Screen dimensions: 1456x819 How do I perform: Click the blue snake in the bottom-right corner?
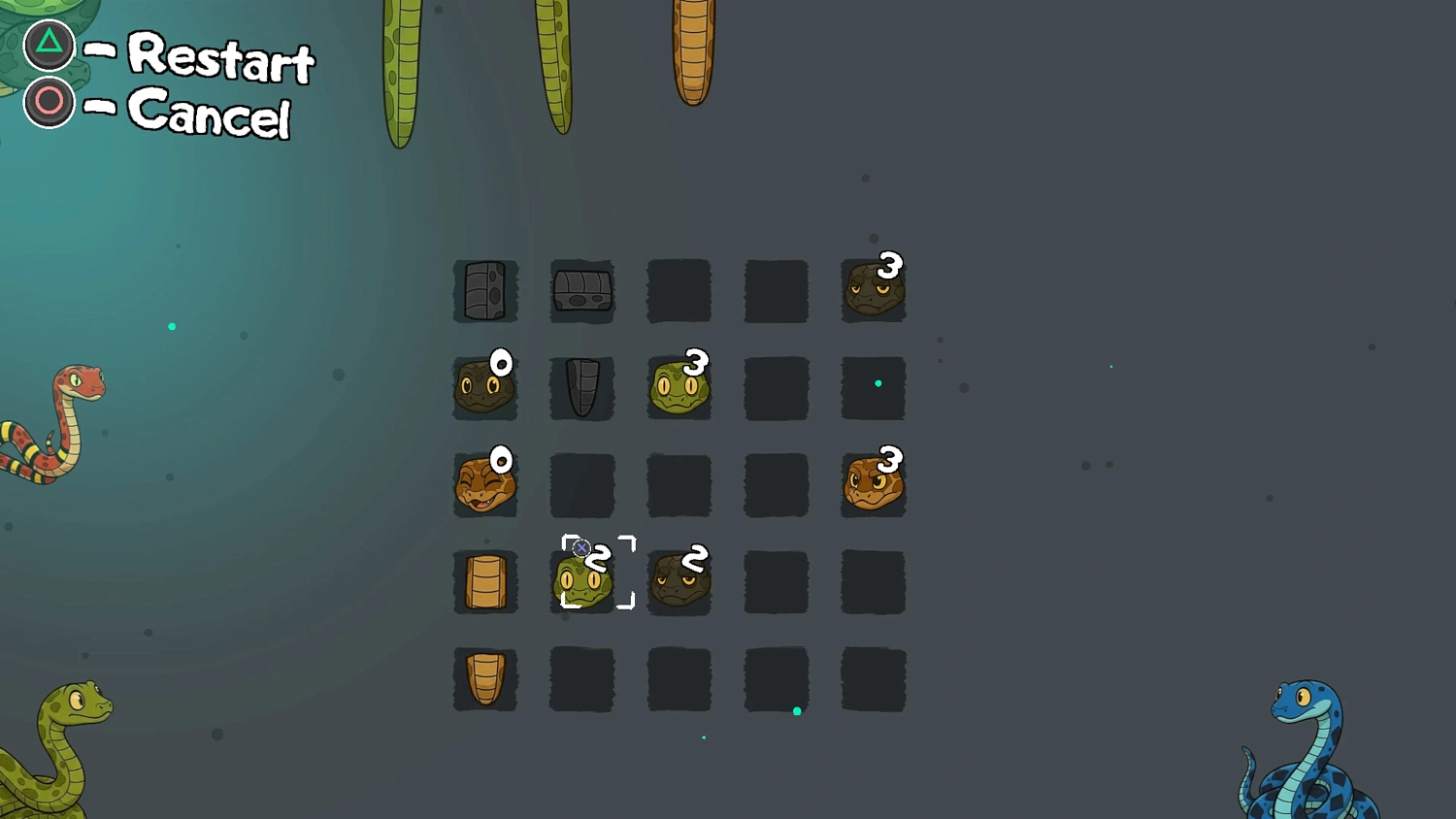coord(1310,747)
